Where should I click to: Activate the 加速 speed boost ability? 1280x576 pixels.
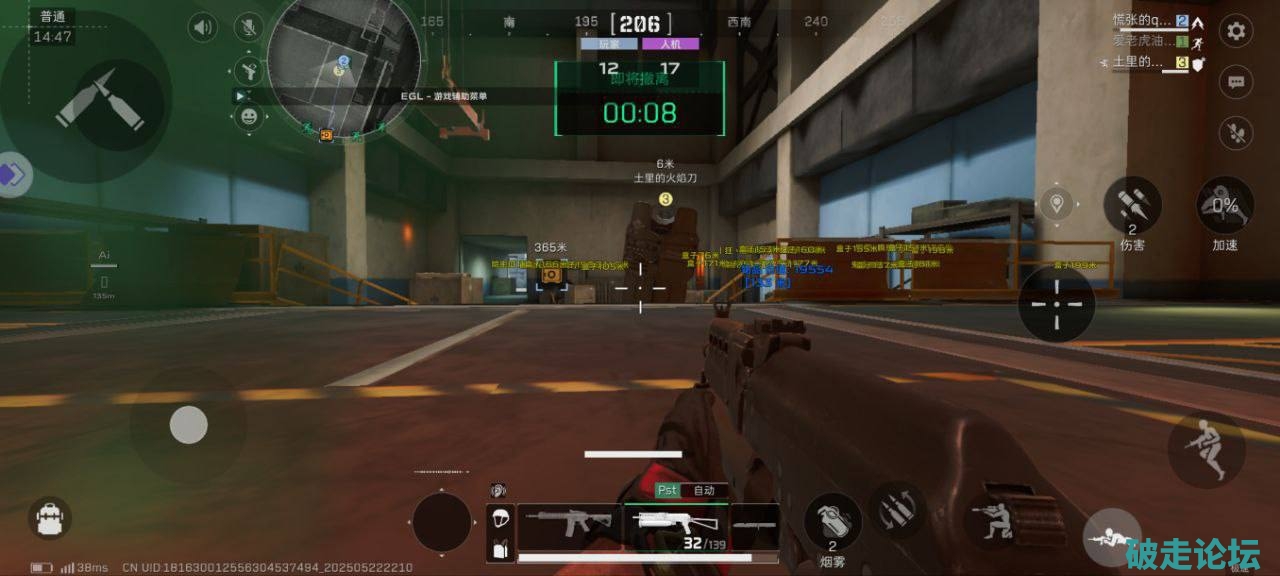coord(1225,206)
